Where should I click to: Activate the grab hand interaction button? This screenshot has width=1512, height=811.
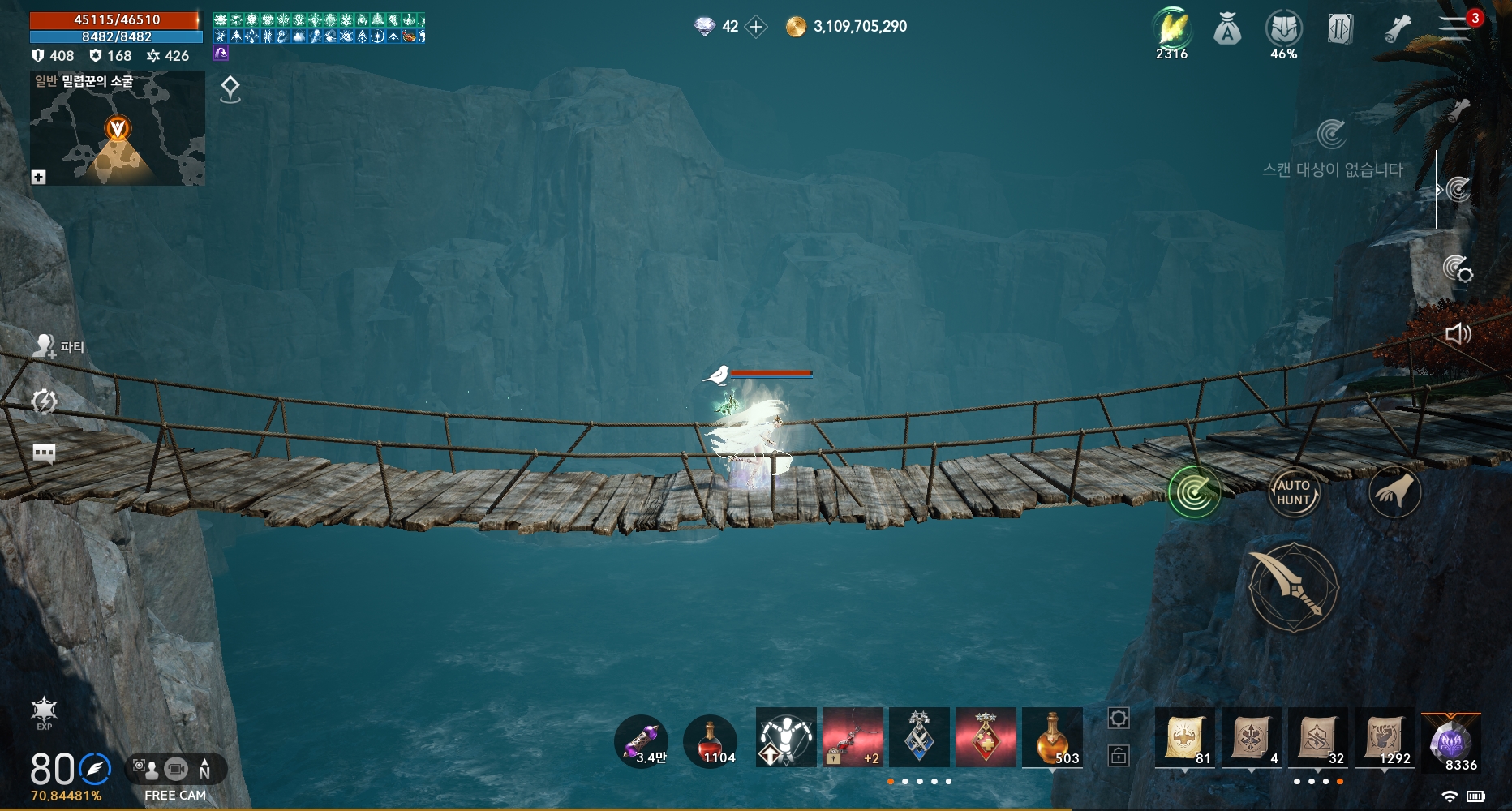click(1394, 491)
